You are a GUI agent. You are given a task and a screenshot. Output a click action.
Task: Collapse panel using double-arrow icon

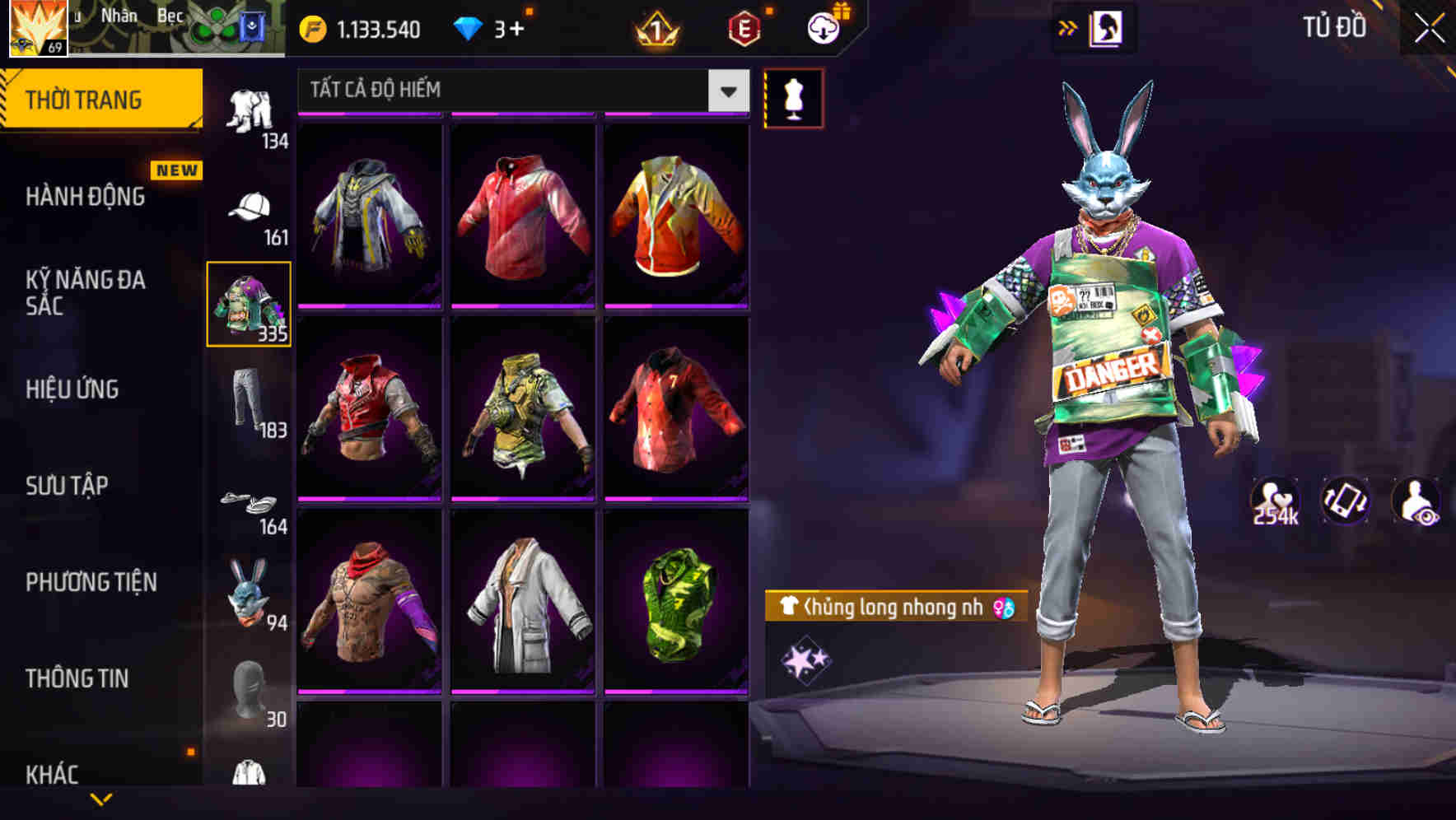click(x=1068, y=26)
